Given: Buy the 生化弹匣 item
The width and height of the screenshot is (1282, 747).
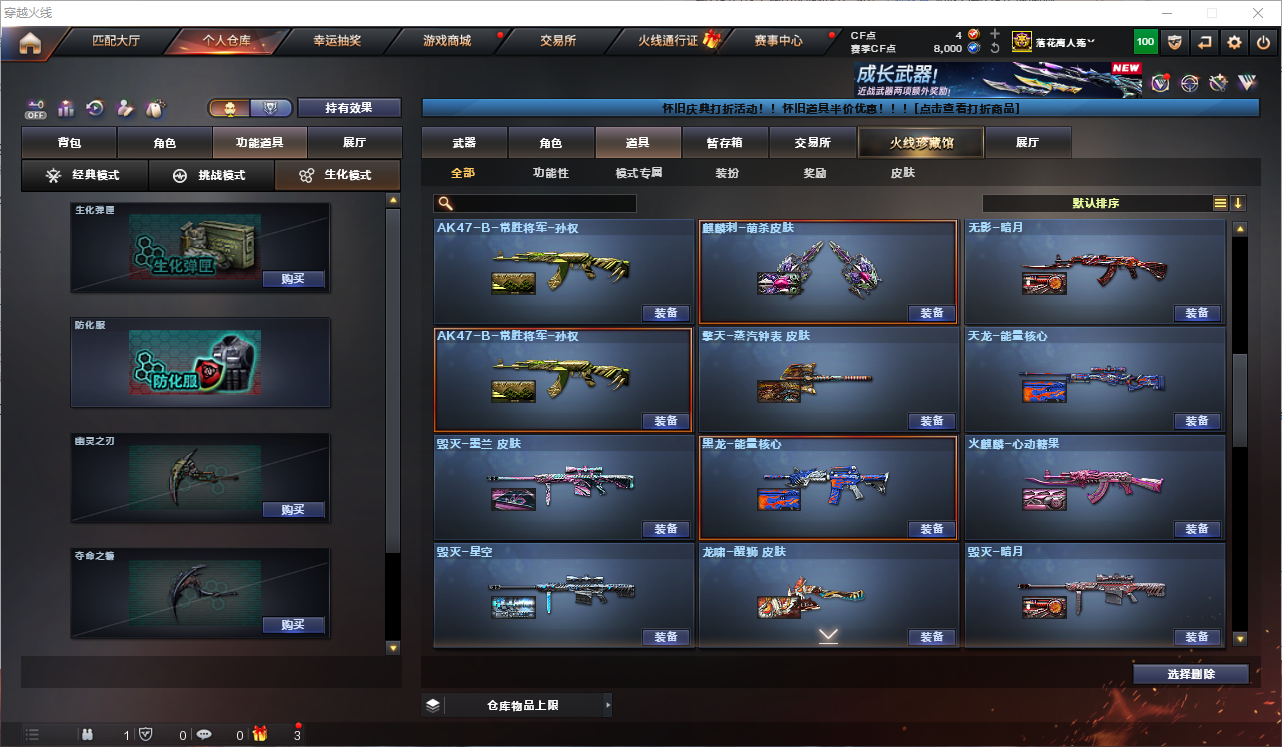Looking at the screenshot, I should pyautogui.click(x=293, y=280).
